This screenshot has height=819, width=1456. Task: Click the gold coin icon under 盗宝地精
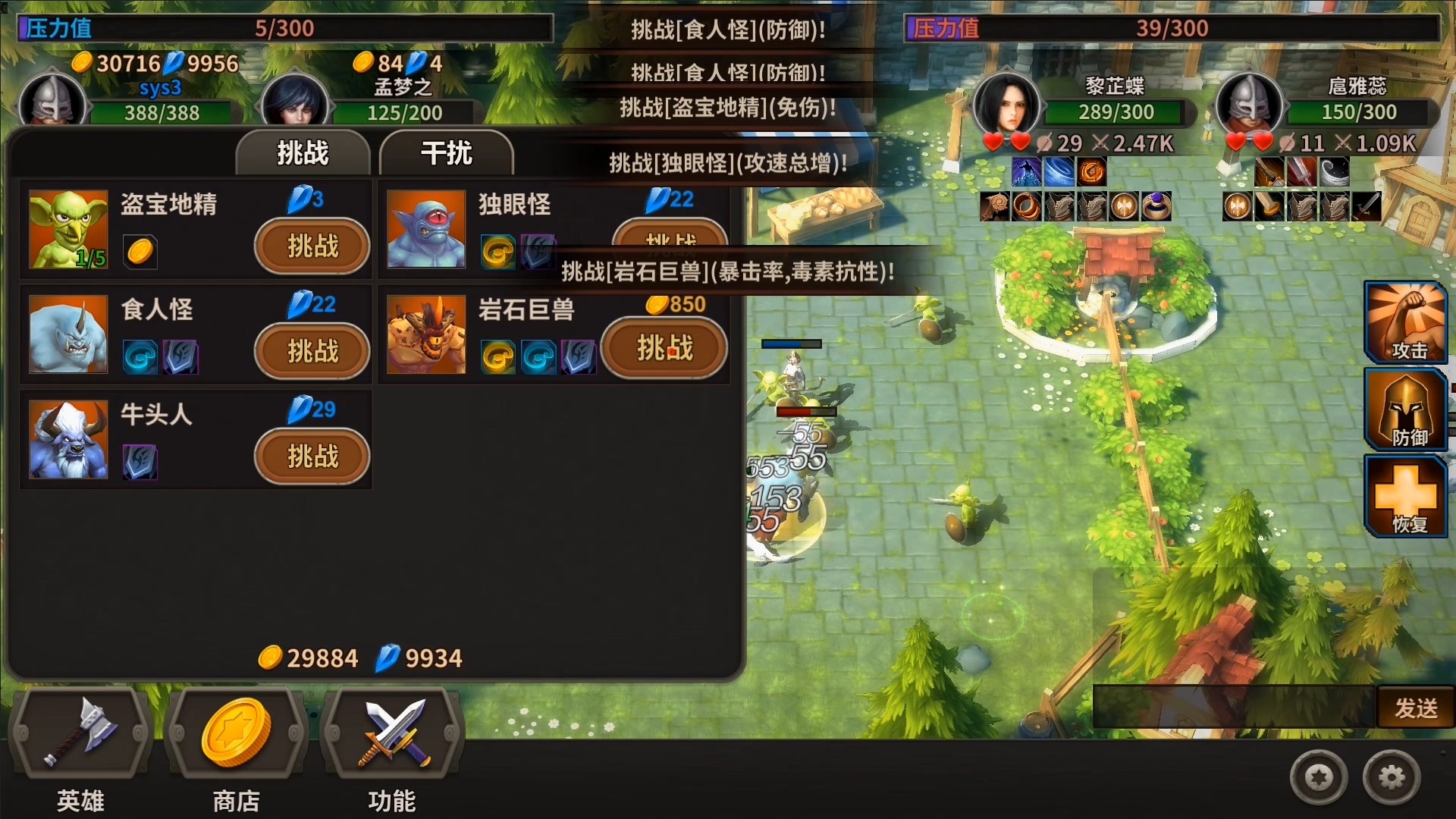click(140, 253)
